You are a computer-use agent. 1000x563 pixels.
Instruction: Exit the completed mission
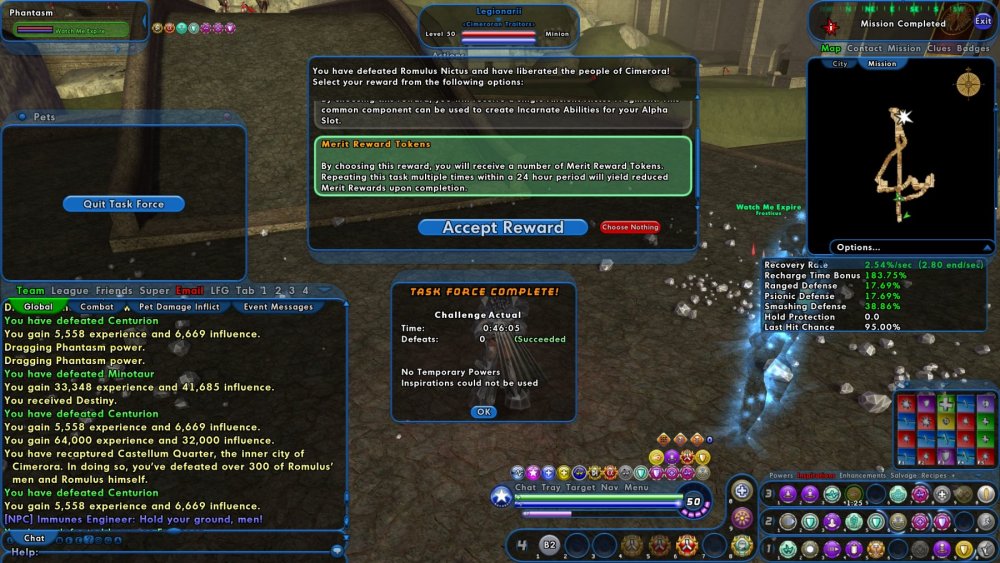coord(983,20)
